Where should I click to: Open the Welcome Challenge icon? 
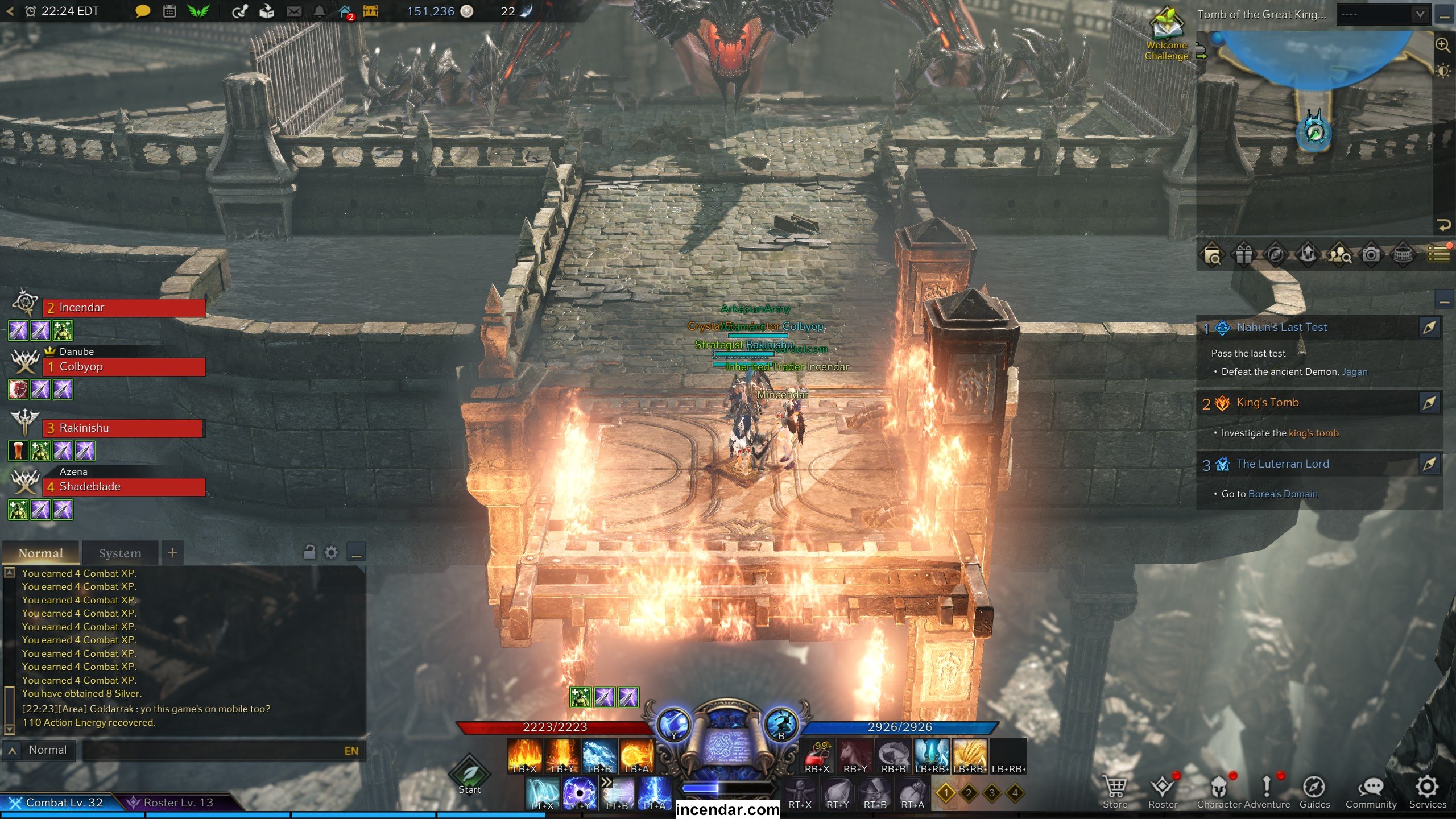pos(1167,34)
